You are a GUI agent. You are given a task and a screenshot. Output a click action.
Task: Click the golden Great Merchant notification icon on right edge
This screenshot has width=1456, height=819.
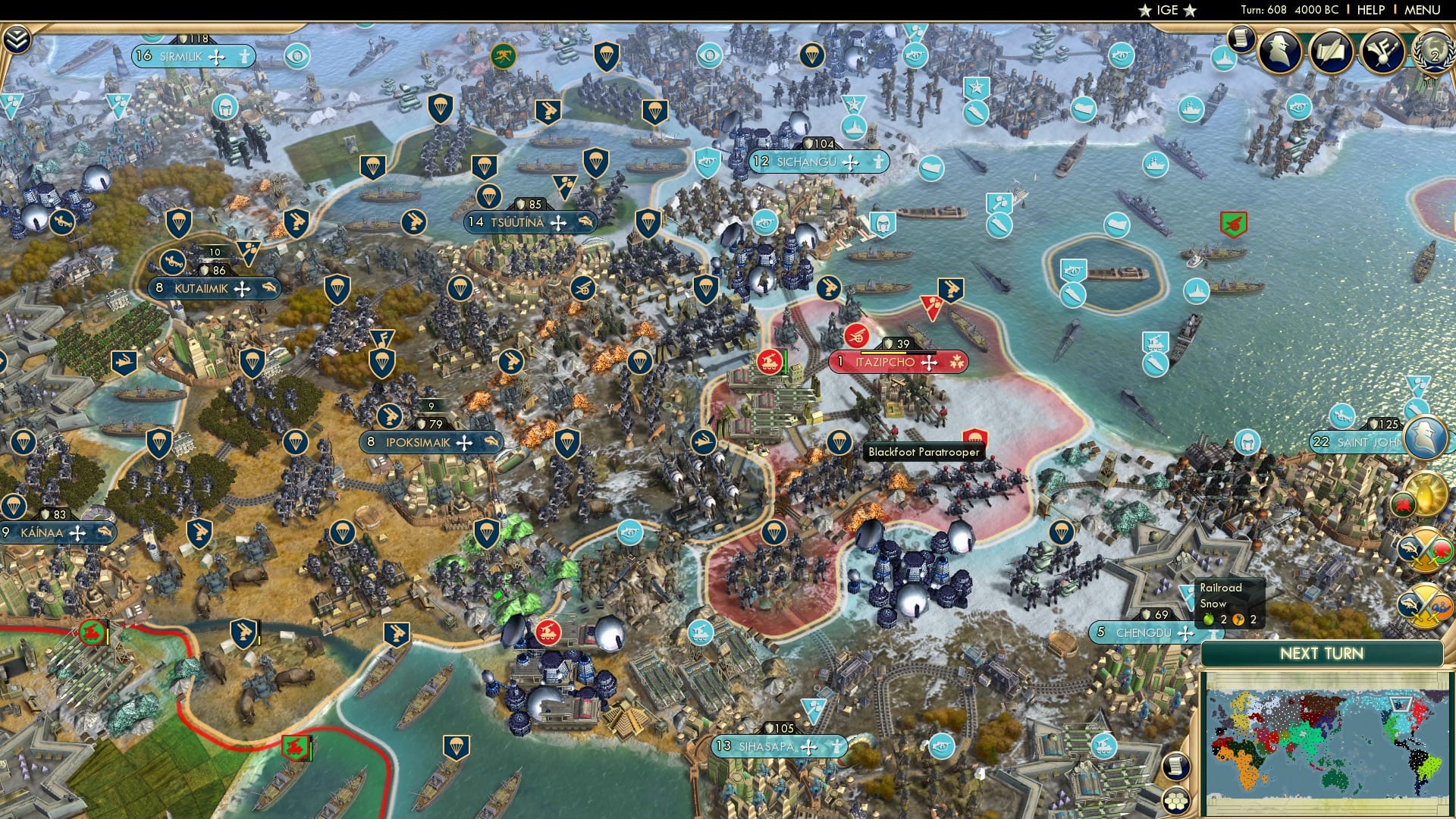1426,494
